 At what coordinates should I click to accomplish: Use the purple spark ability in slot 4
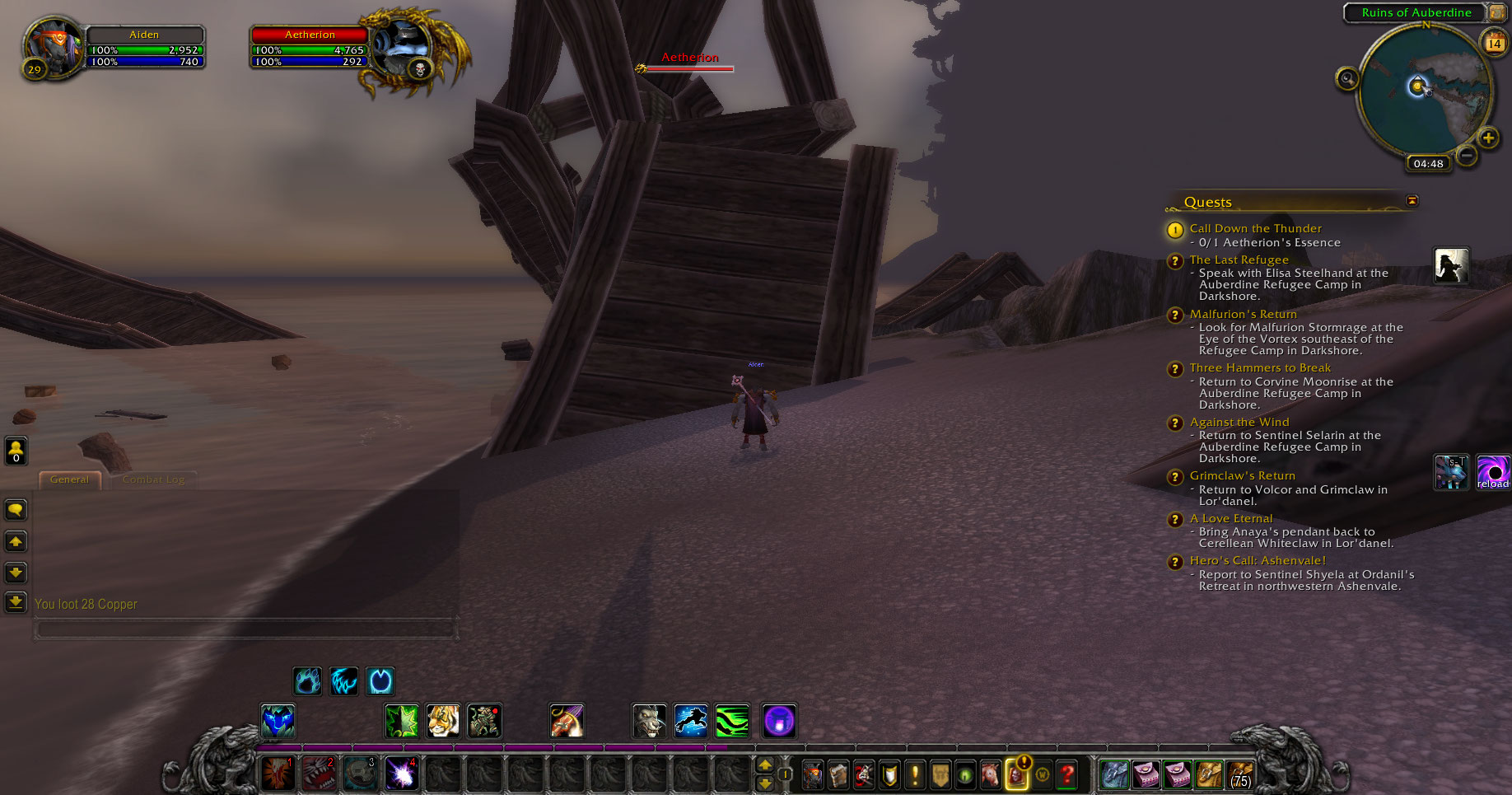click(401, 774)
